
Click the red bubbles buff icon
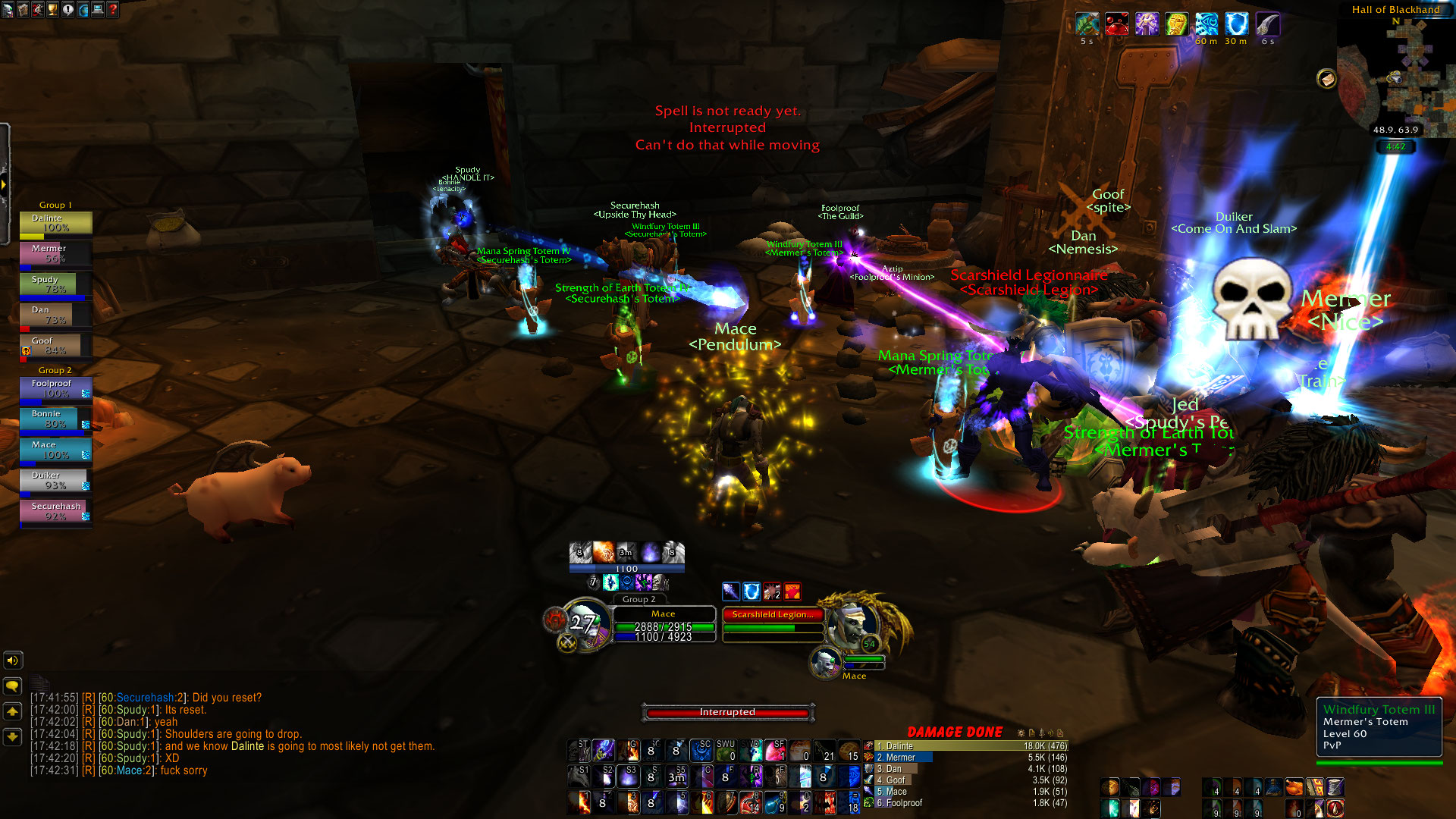click(1116, 24)
